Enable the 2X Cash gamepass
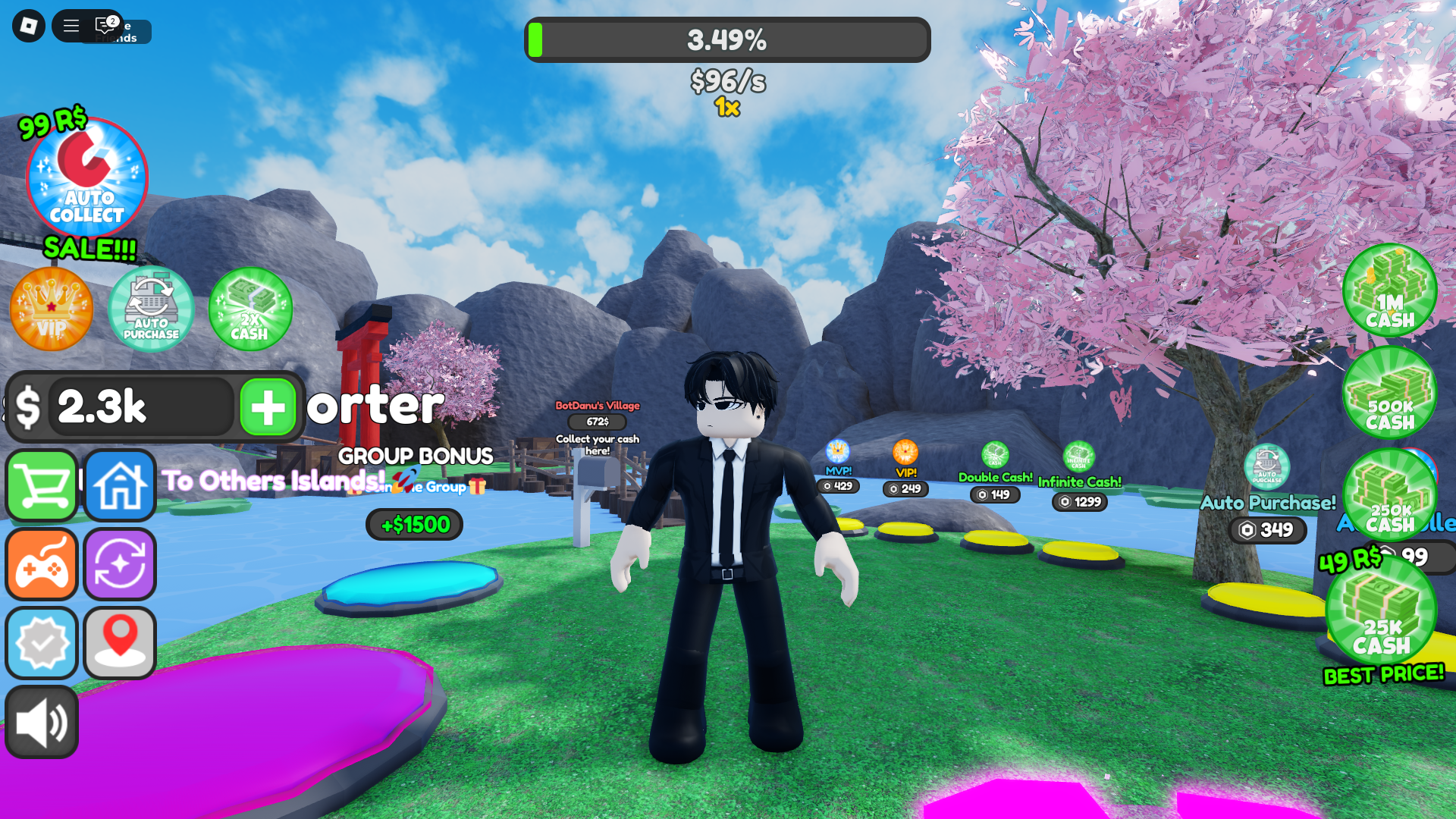The image size is (1456, 819). (250, 309)
